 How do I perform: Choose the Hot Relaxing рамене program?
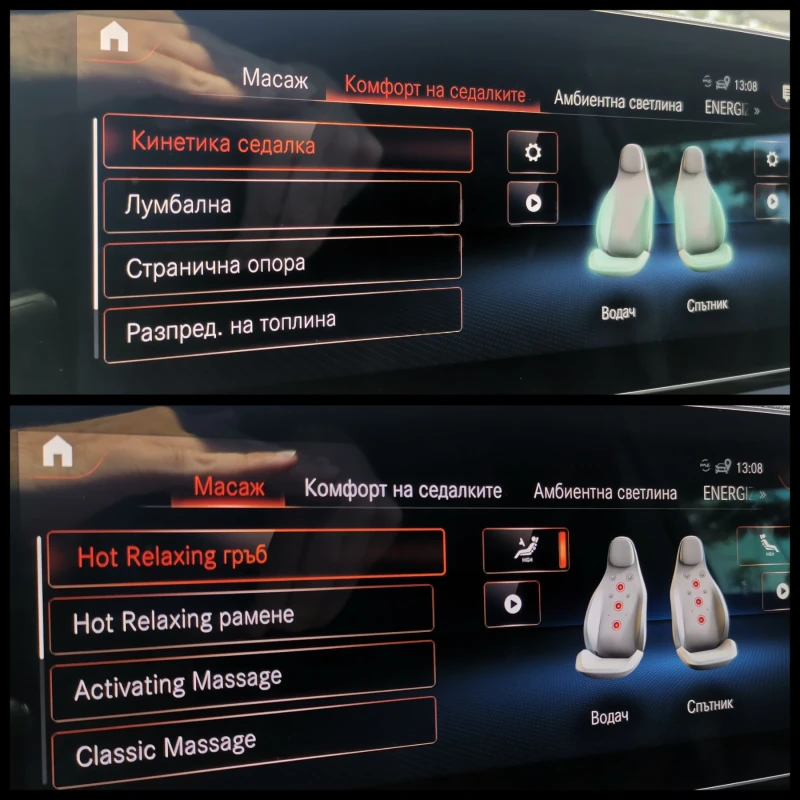240,618
